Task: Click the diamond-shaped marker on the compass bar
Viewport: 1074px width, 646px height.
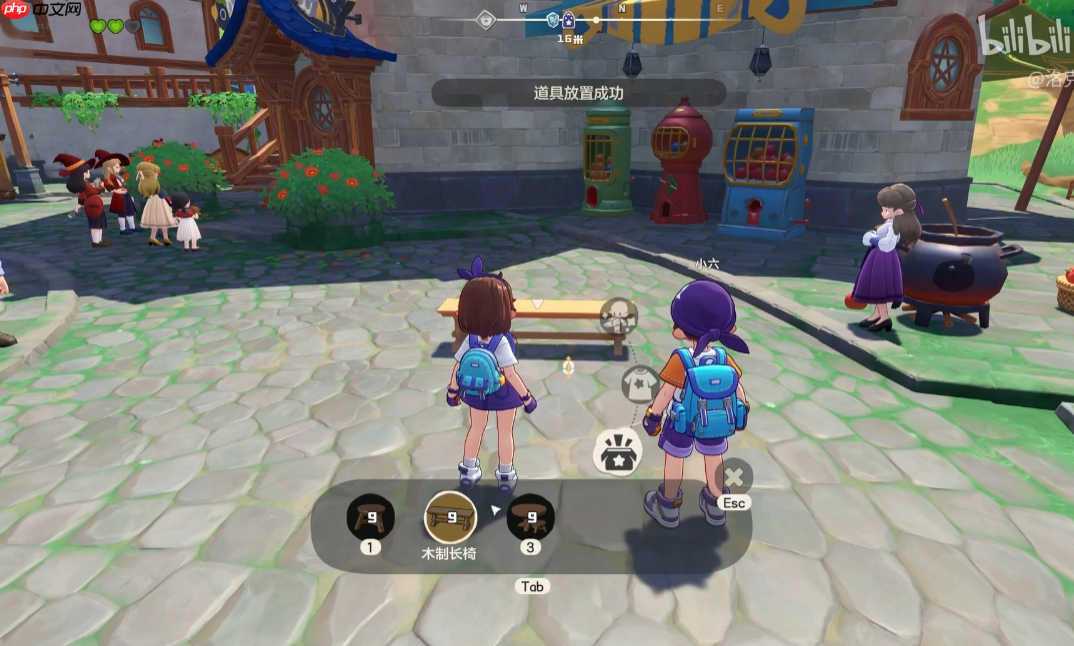Action: 485,19
